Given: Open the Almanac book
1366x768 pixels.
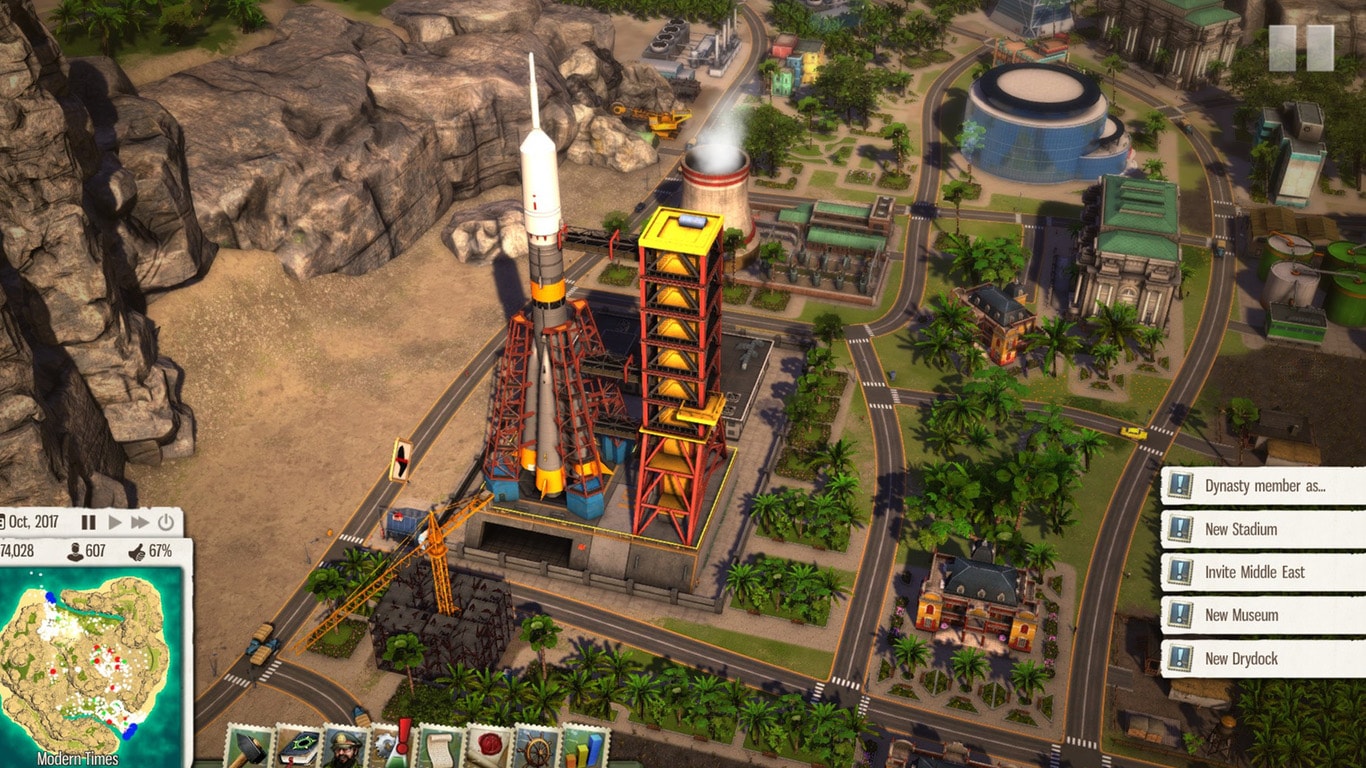Looking at the screenshot, I should pos(297,748).
